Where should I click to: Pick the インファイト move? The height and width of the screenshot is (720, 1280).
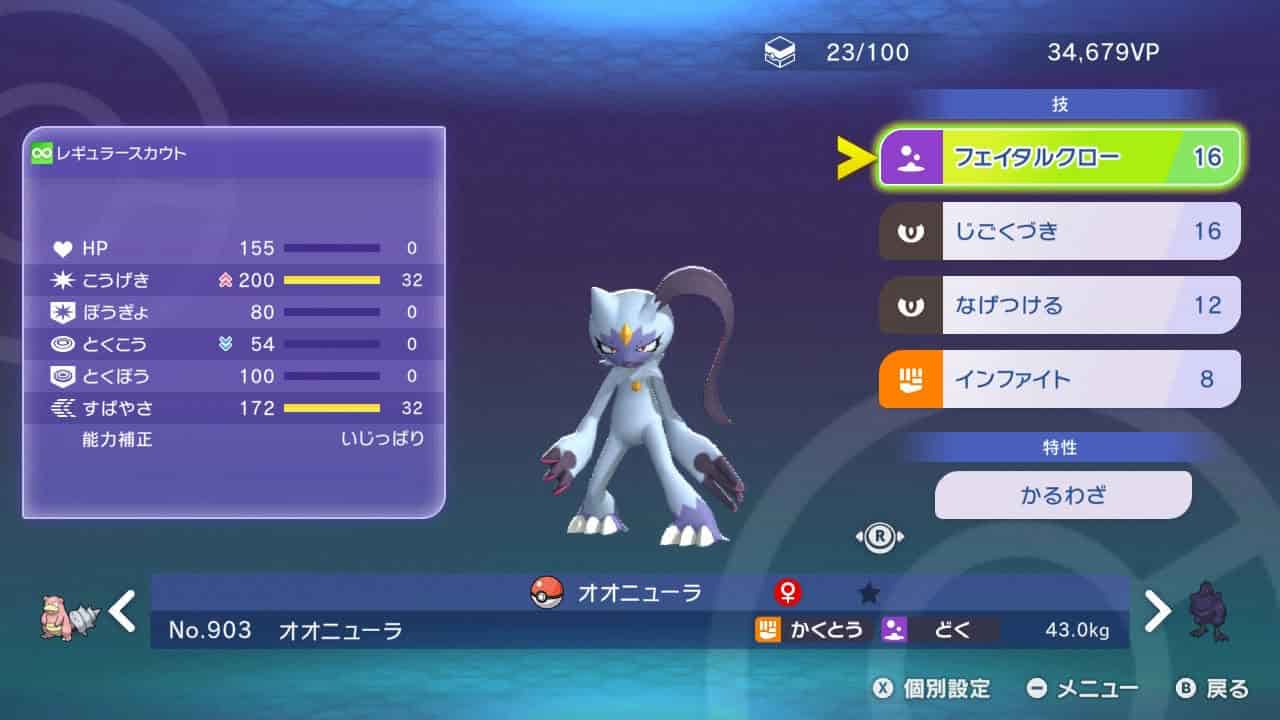[x=1060, y=379]
